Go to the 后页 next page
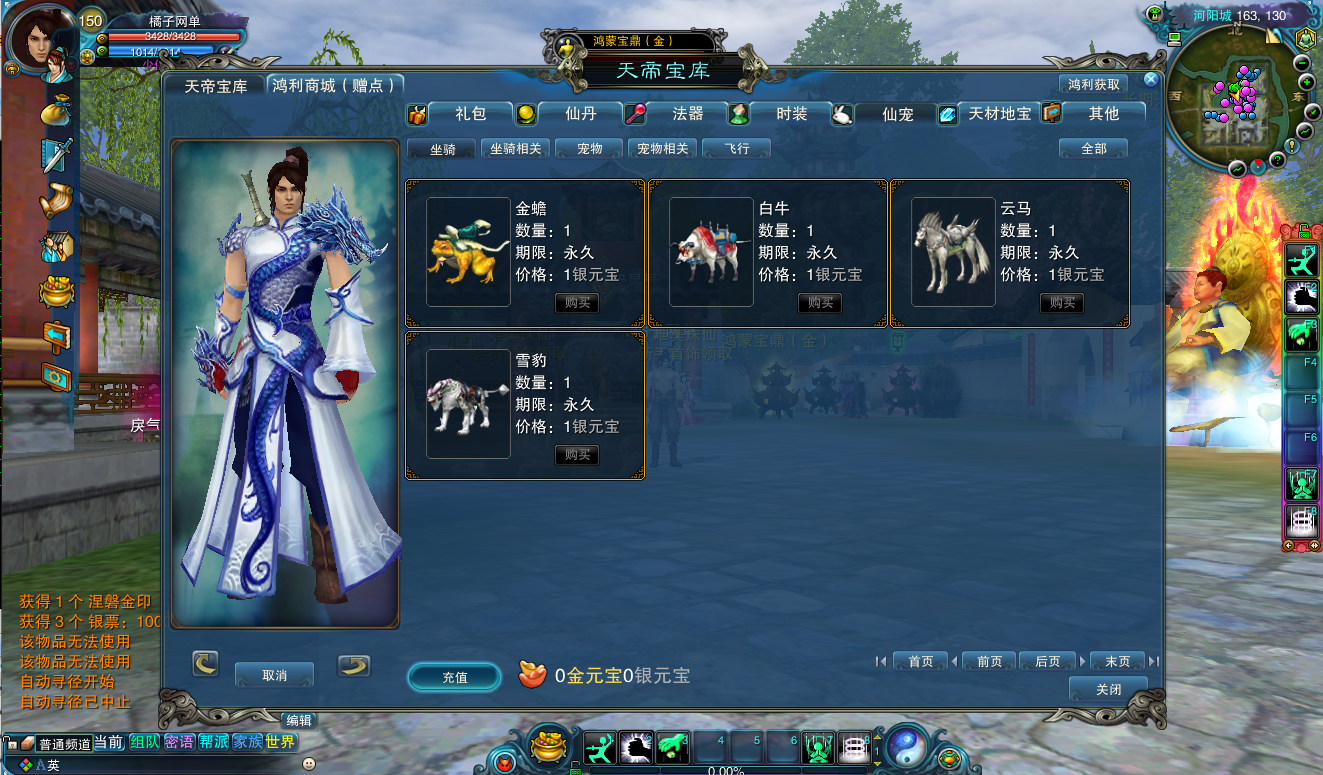Screen dimensions: 1323x775 1047,661
